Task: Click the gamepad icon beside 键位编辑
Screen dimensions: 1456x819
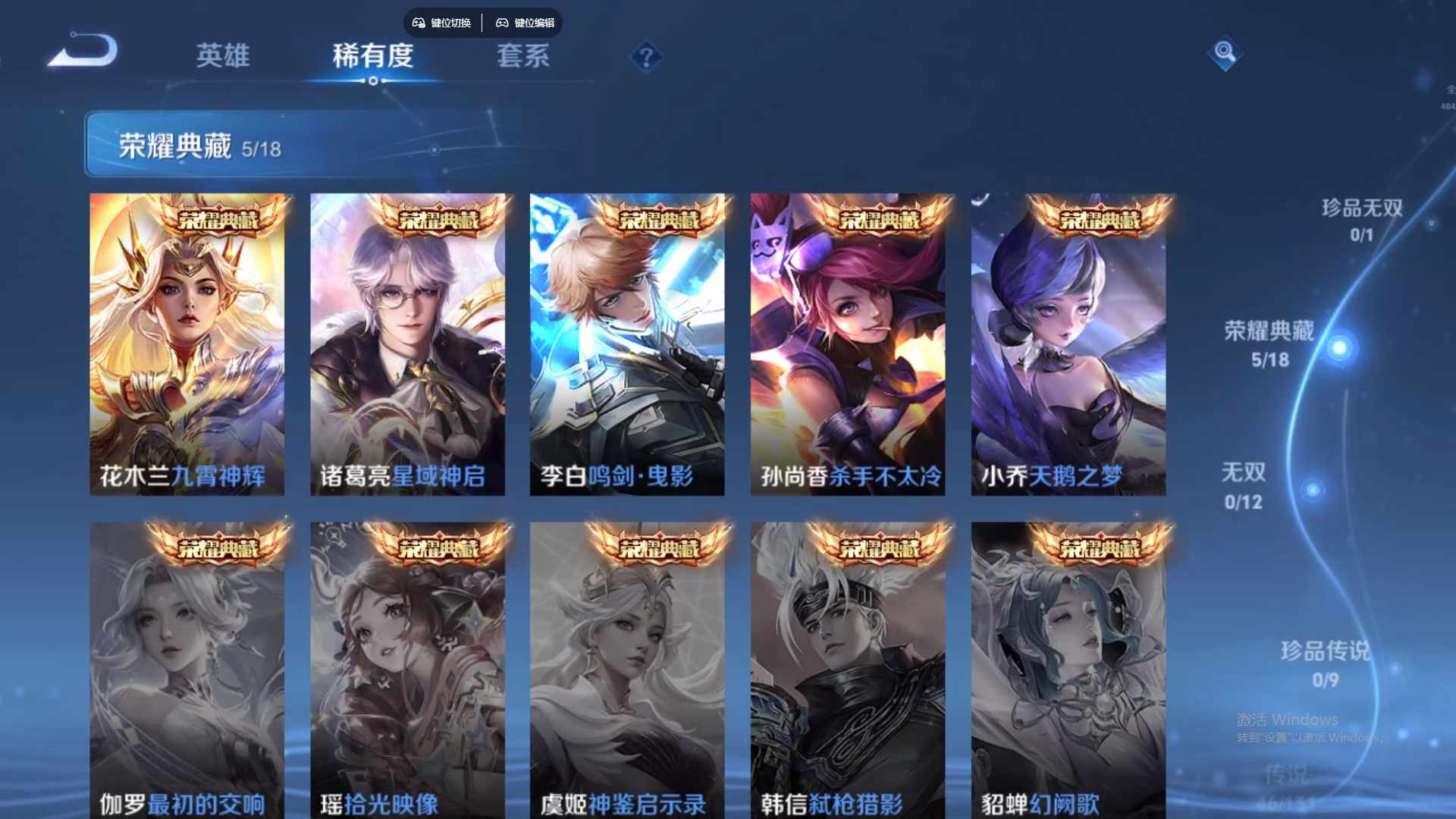Action: (502, 23)
